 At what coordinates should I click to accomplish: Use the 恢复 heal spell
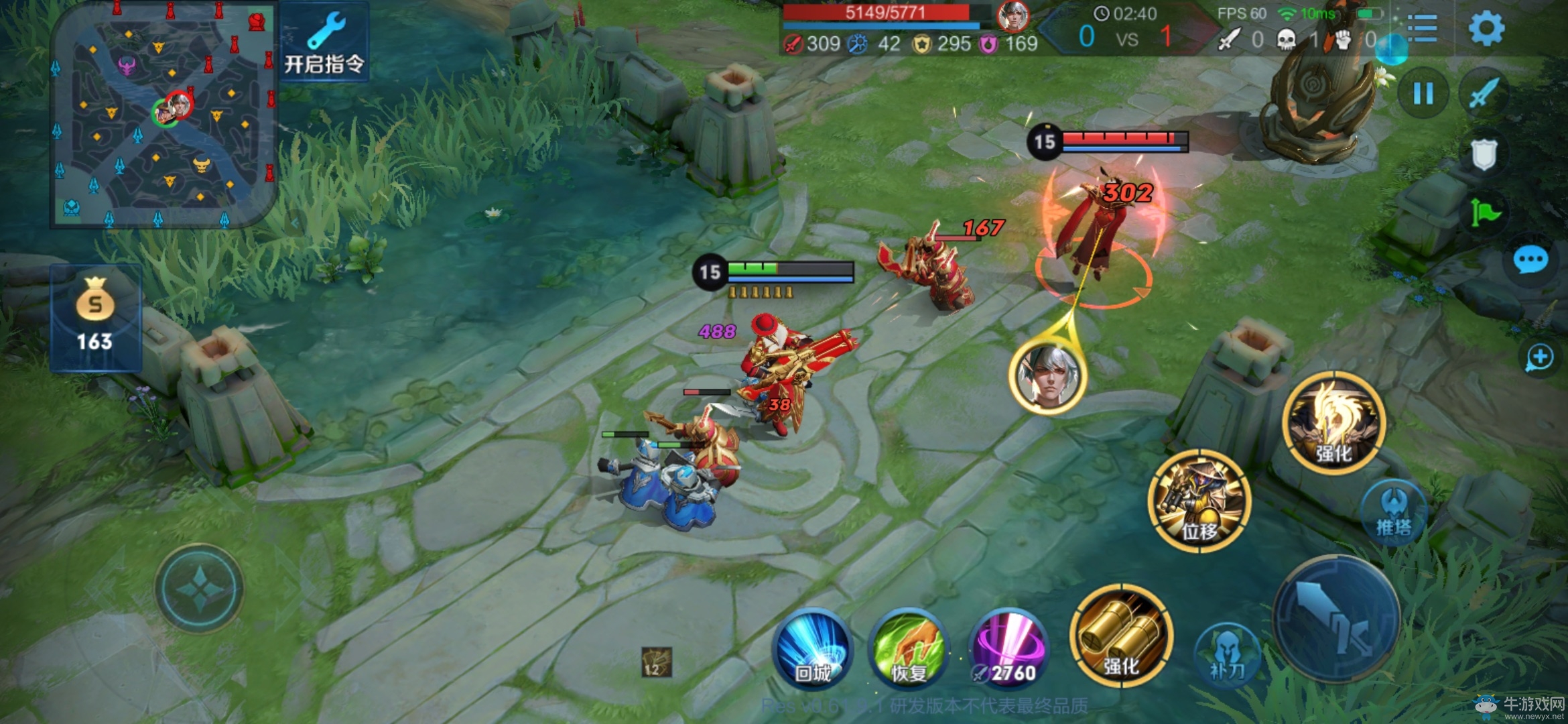click(x=909, y=648)
